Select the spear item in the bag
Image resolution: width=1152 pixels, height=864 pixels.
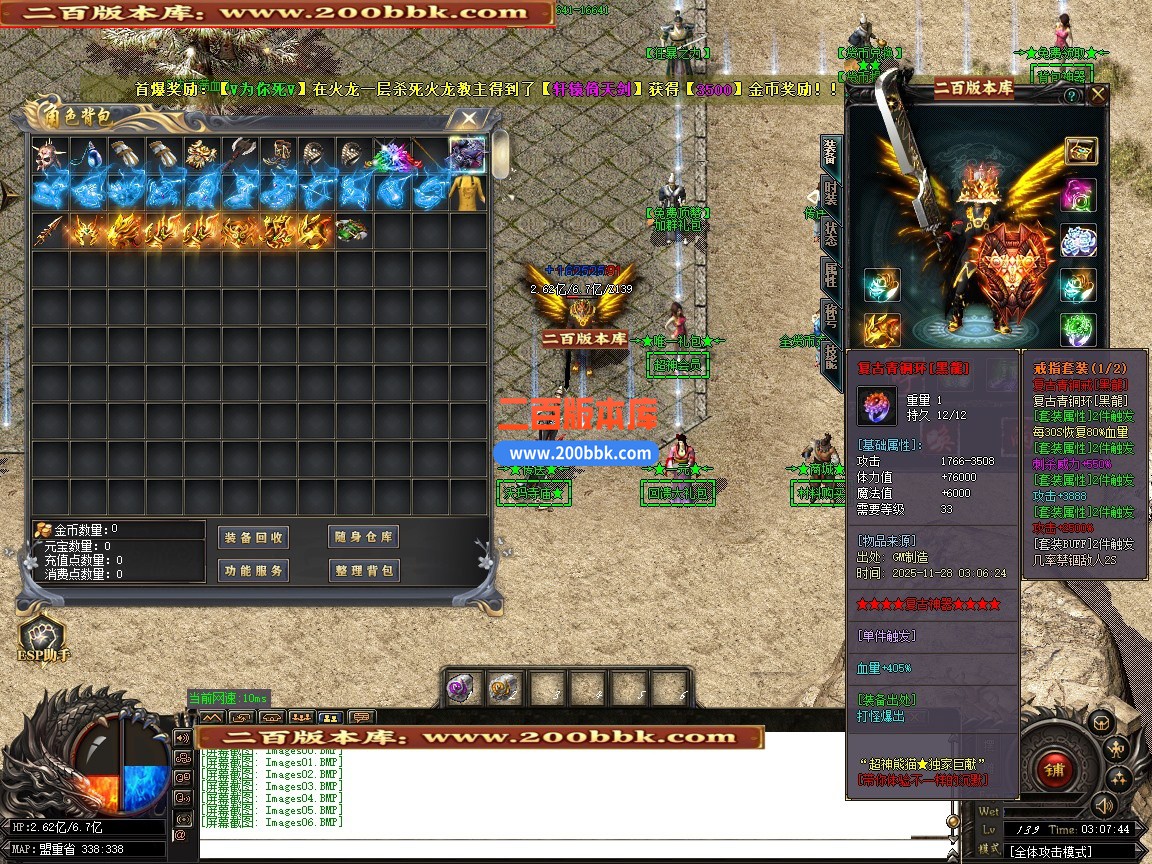pyautogui.click(x=46, y=231)
